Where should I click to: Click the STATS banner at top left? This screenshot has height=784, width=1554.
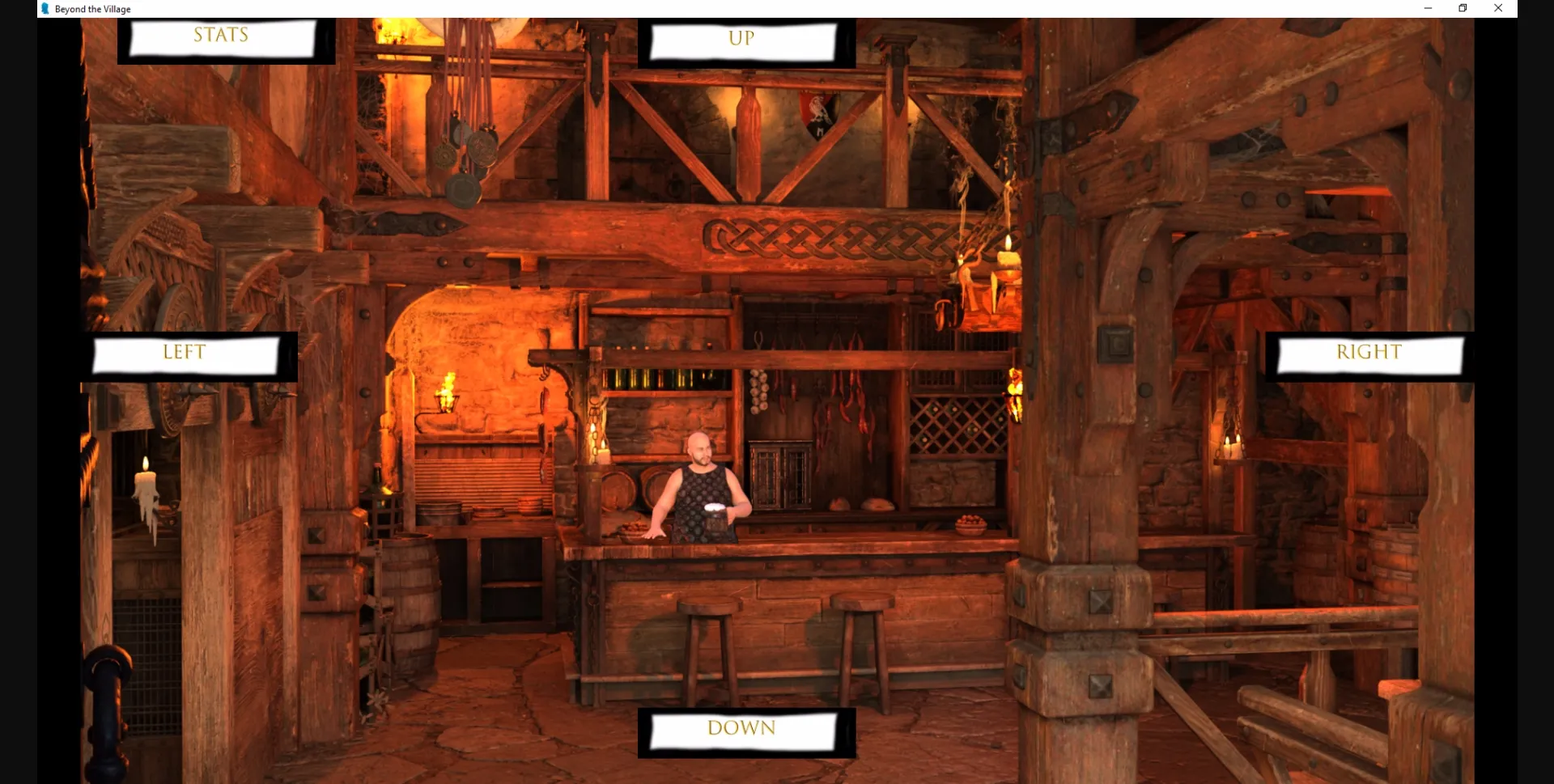click(x=220, y=36)
